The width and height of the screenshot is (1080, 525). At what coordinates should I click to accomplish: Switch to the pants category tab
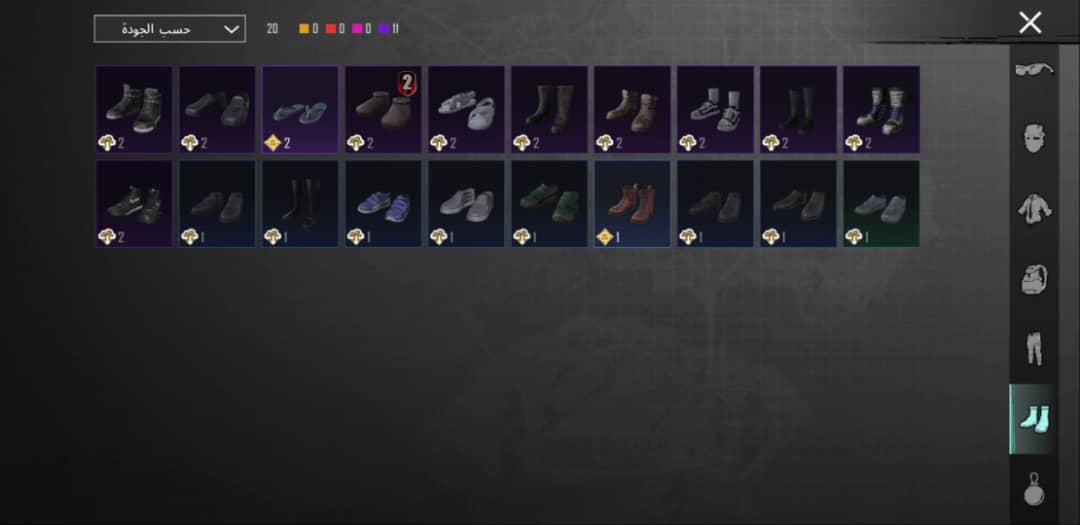pyautogui.click(x=1033, y=349)
